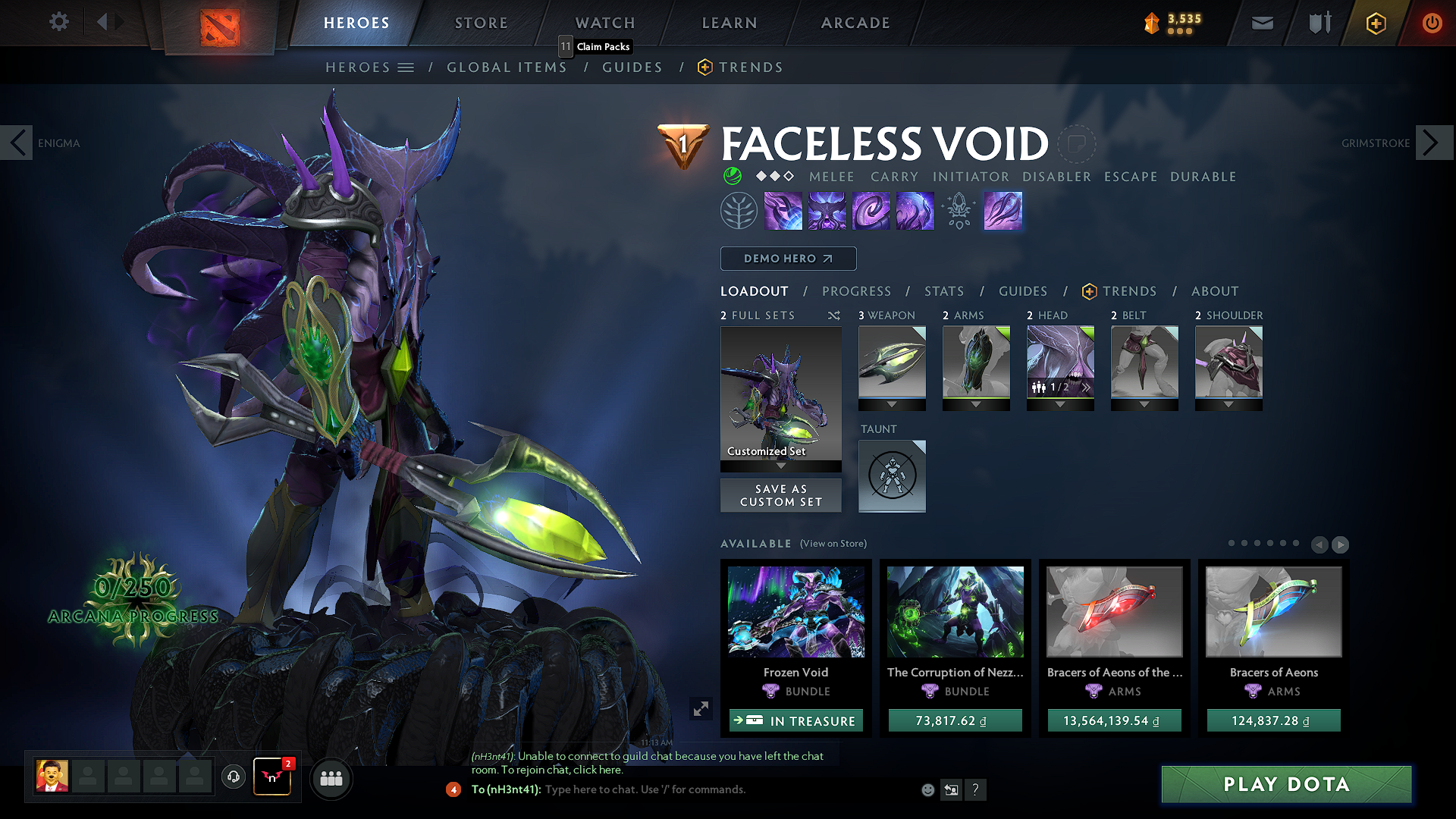Viewport: 1456px width, 819px height.
Task: Open the Arcade menu
Action: pos(855,22)
